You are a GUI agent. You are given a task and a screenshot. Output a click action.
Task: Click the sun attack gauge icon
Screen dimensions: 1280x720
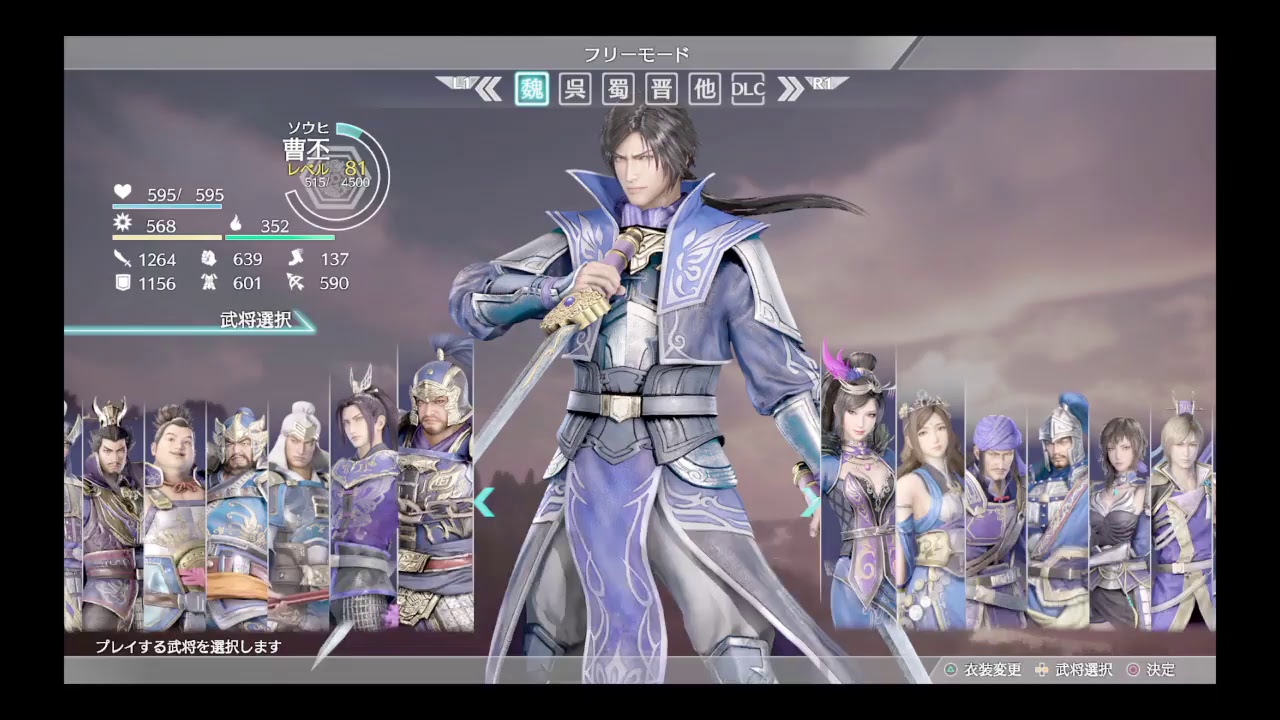point(121,224)
